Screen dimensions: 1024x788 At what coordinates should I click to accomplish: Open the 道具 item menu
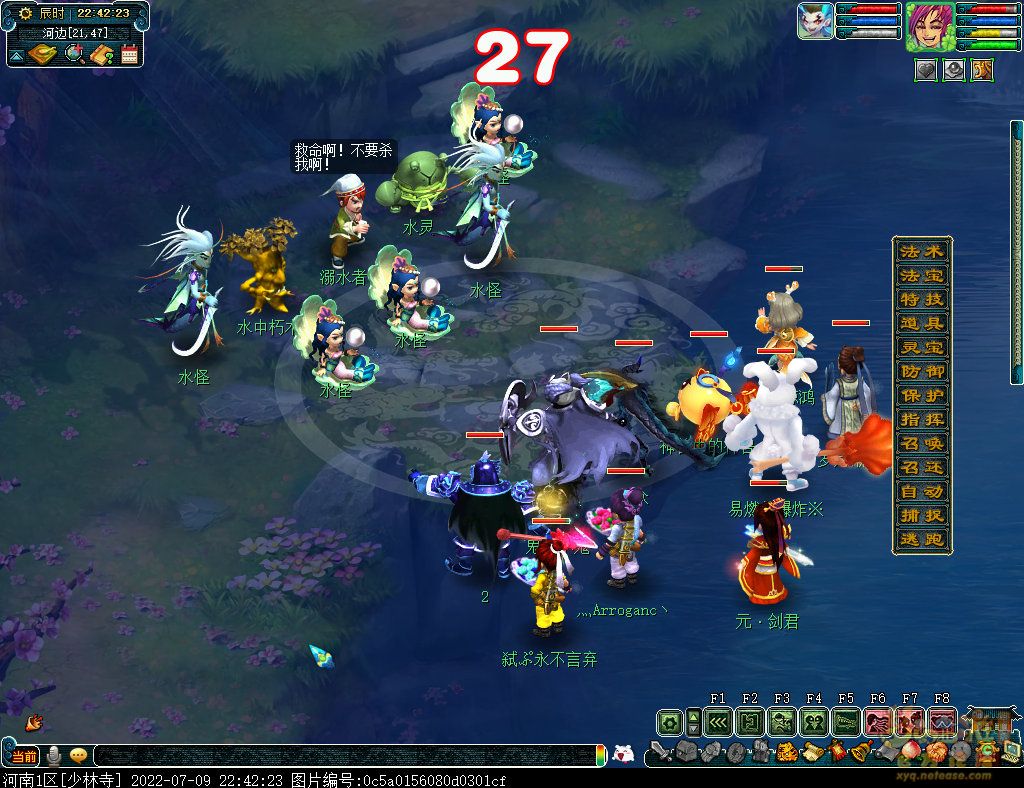pyautogui.click(x=921, y=323)
